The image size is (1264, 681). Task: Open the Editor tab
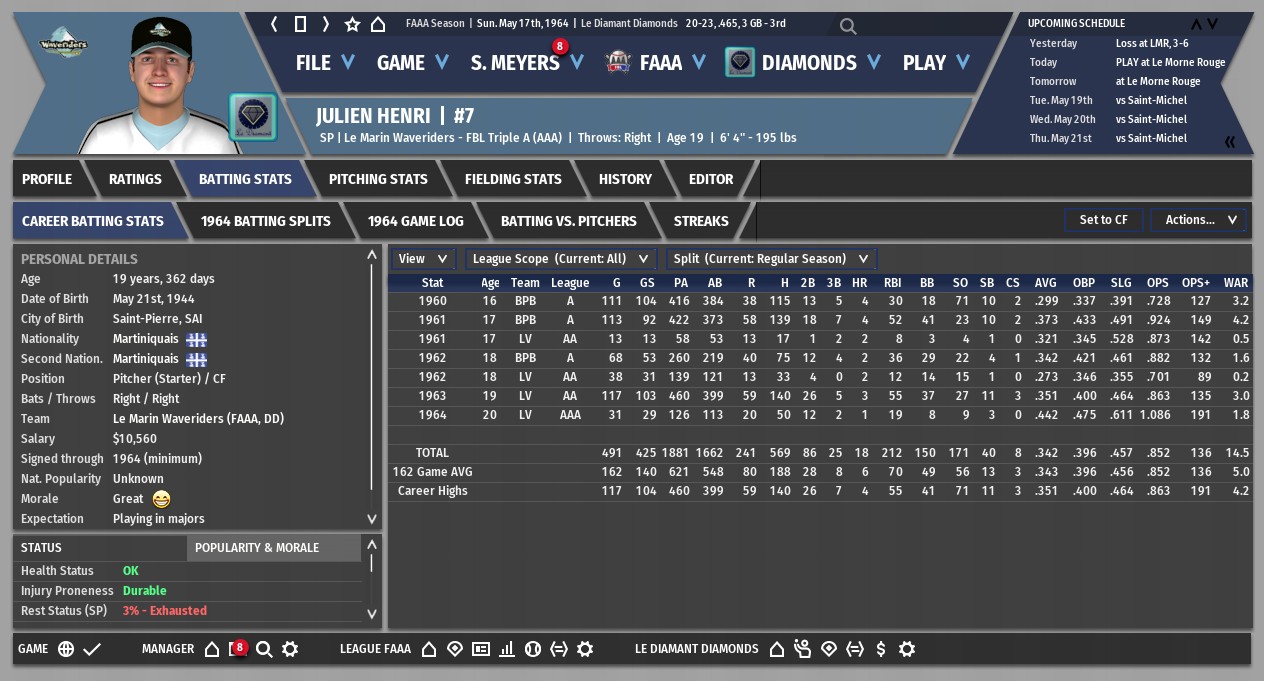pos(711,179)
